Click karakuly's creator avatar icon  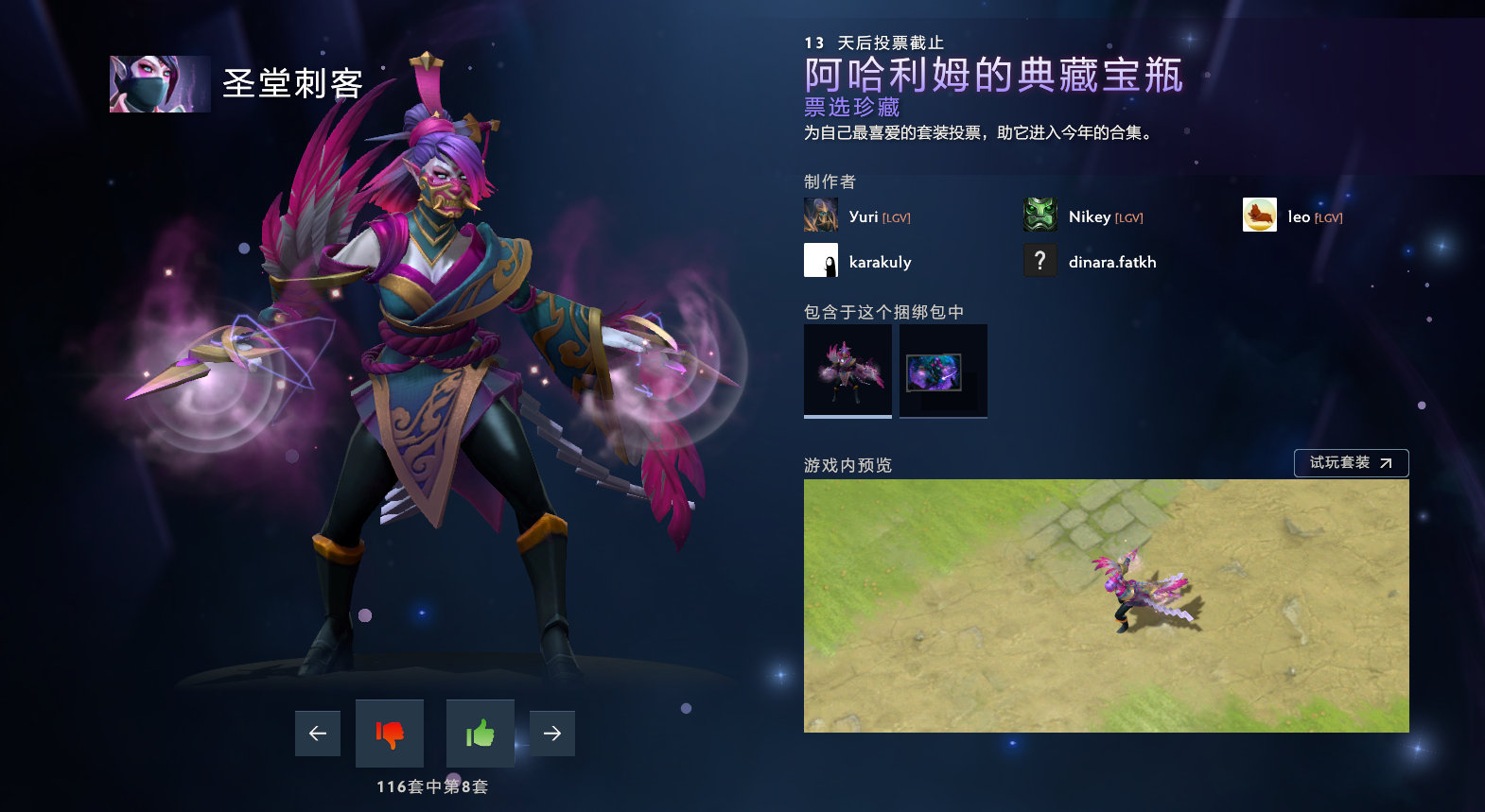(x=819, y=260)
